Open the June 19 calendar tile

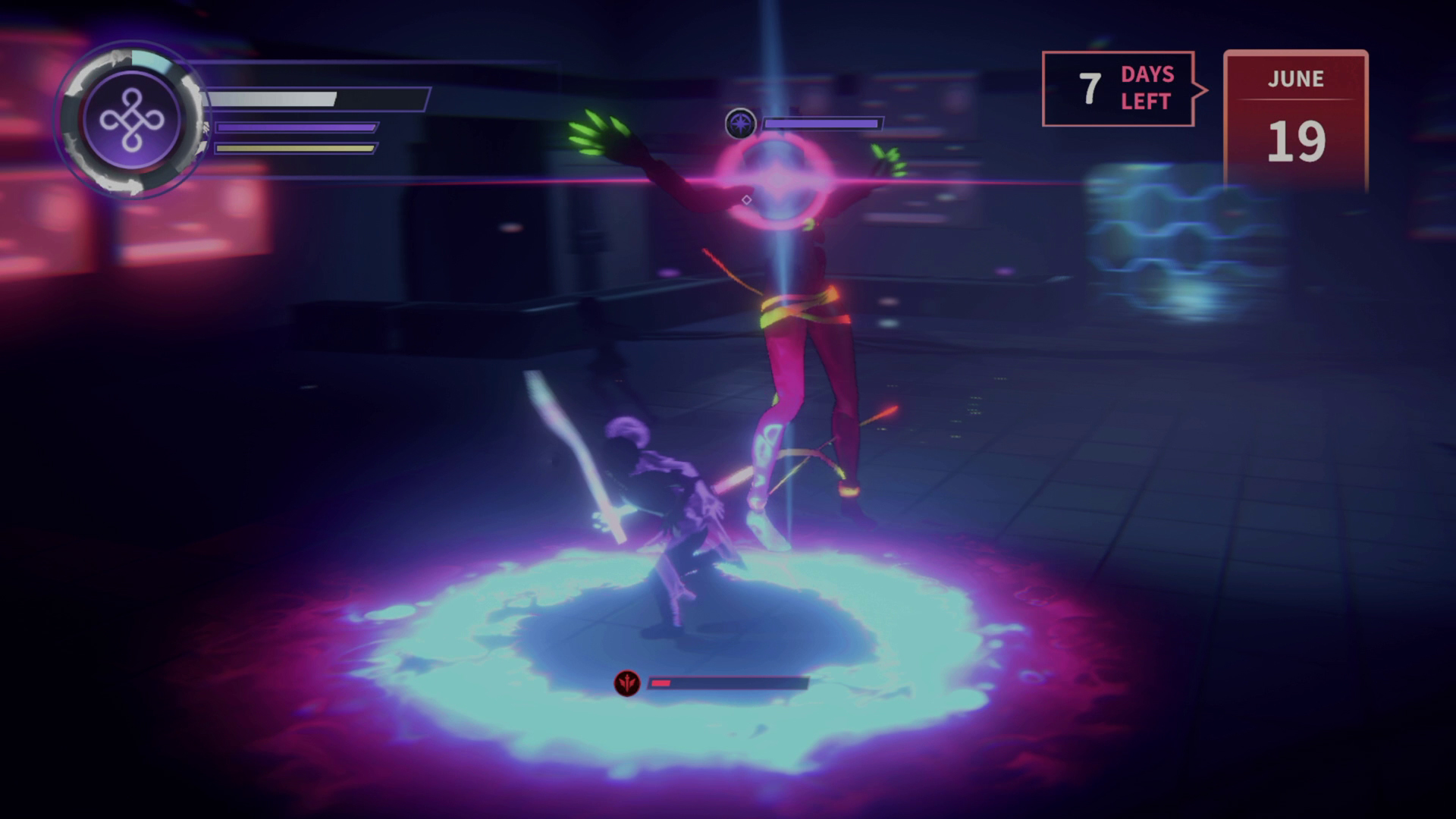tap(1295, 120)
